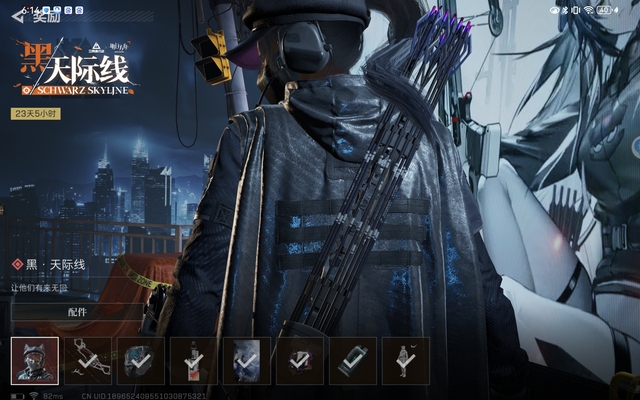Screen dimensions: 640x400
Task: Select the green canister item thumbnail
Action: 352,360
